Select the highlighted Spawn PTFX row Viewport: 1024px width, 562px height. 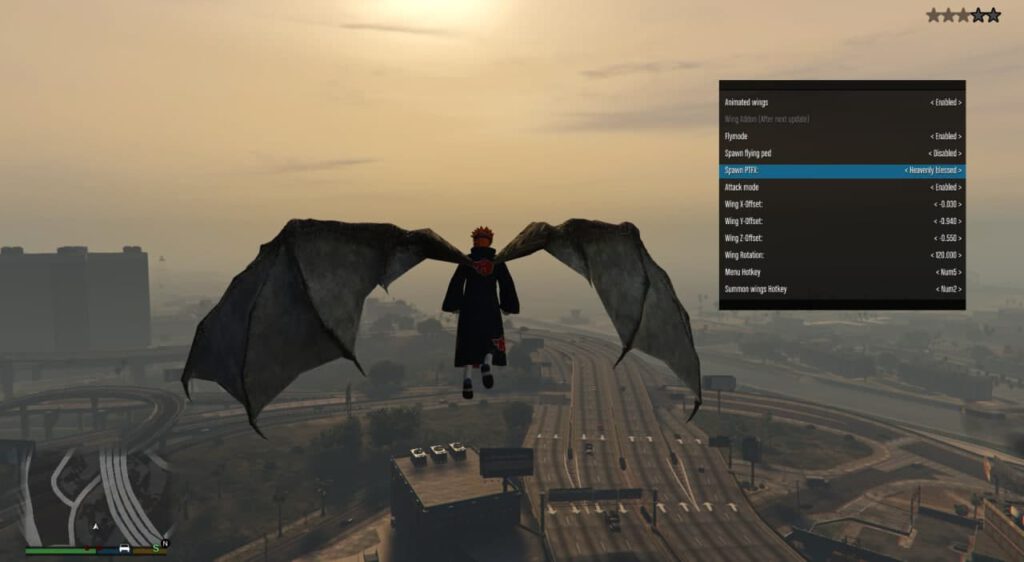pos(841,170)
